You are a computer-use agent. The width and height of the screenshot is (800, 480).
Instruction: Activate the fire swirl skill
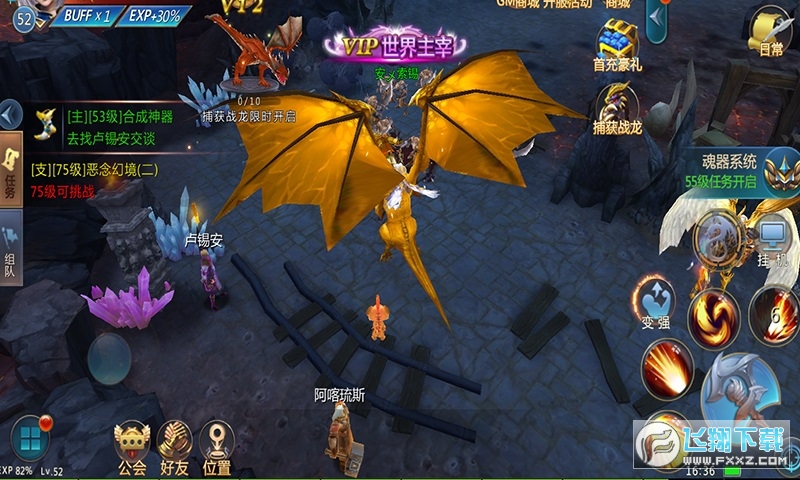712,315
